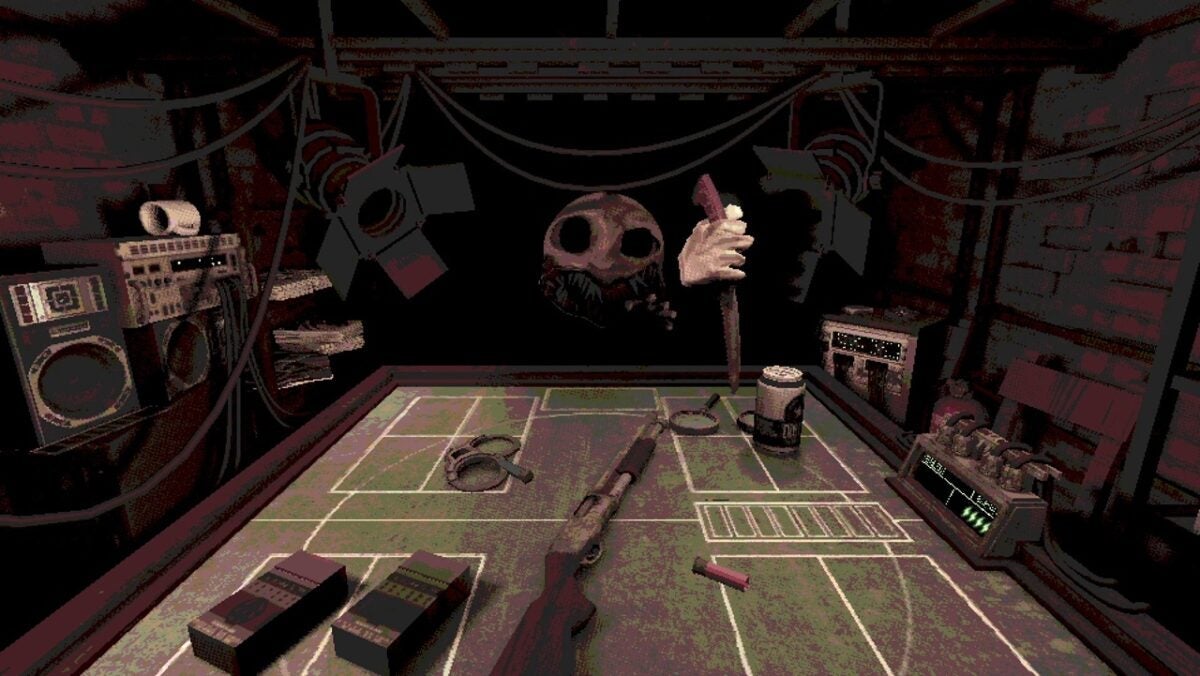1200x676 pixels.
Task: Select the beer can item
Action: pyautogui.click(x=779, y=411)
